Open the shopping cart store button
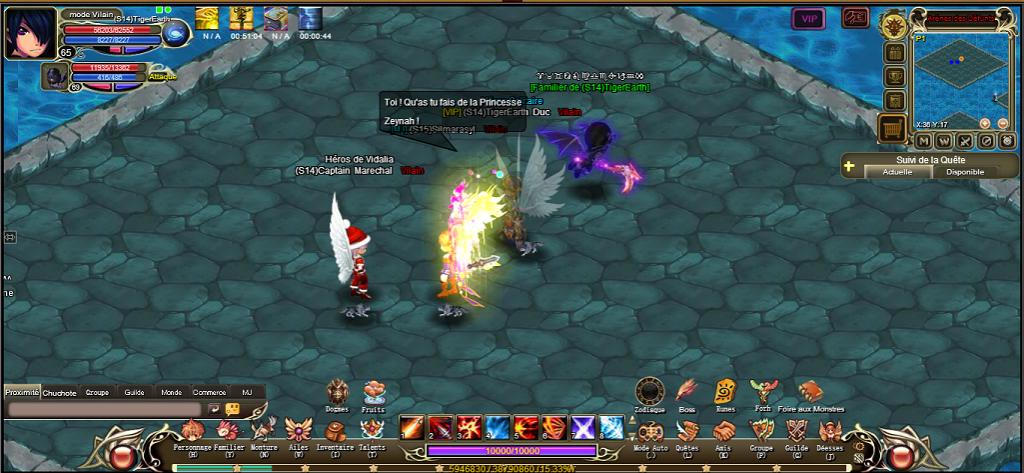Viewport: 1024px width, 473px height. [x=893, y=129]
